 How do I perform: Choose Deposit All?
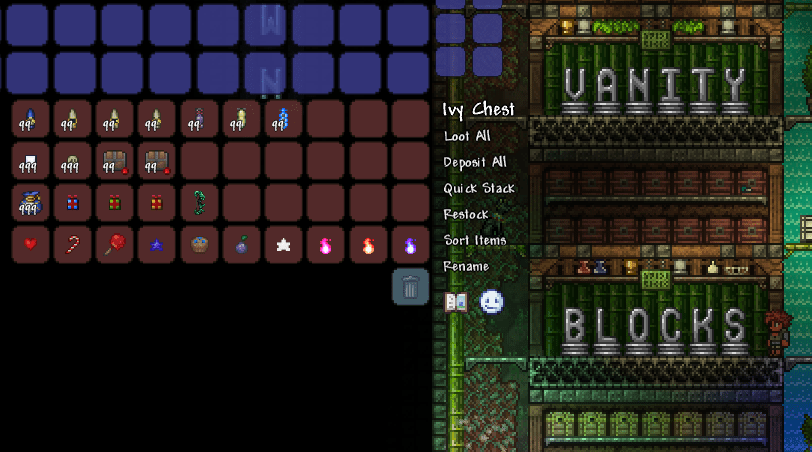475,162
